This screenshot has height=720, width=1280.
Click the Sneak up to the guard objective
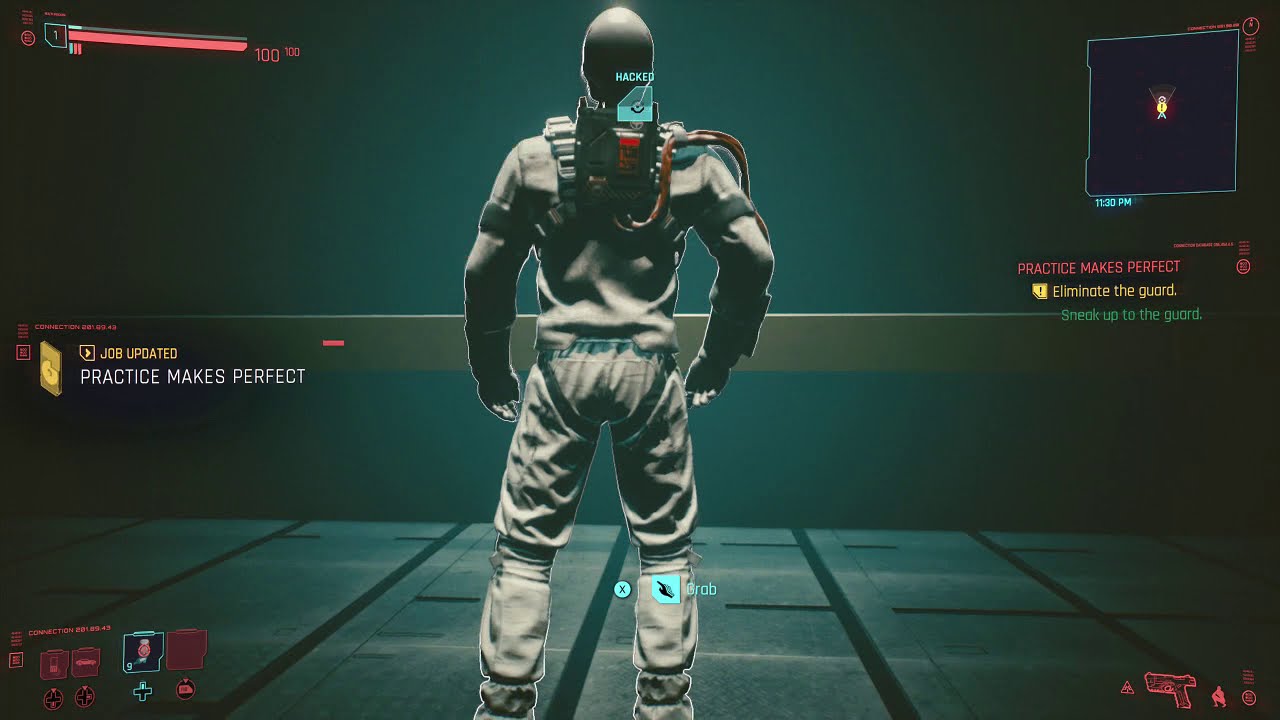(x=1131, y=313)
